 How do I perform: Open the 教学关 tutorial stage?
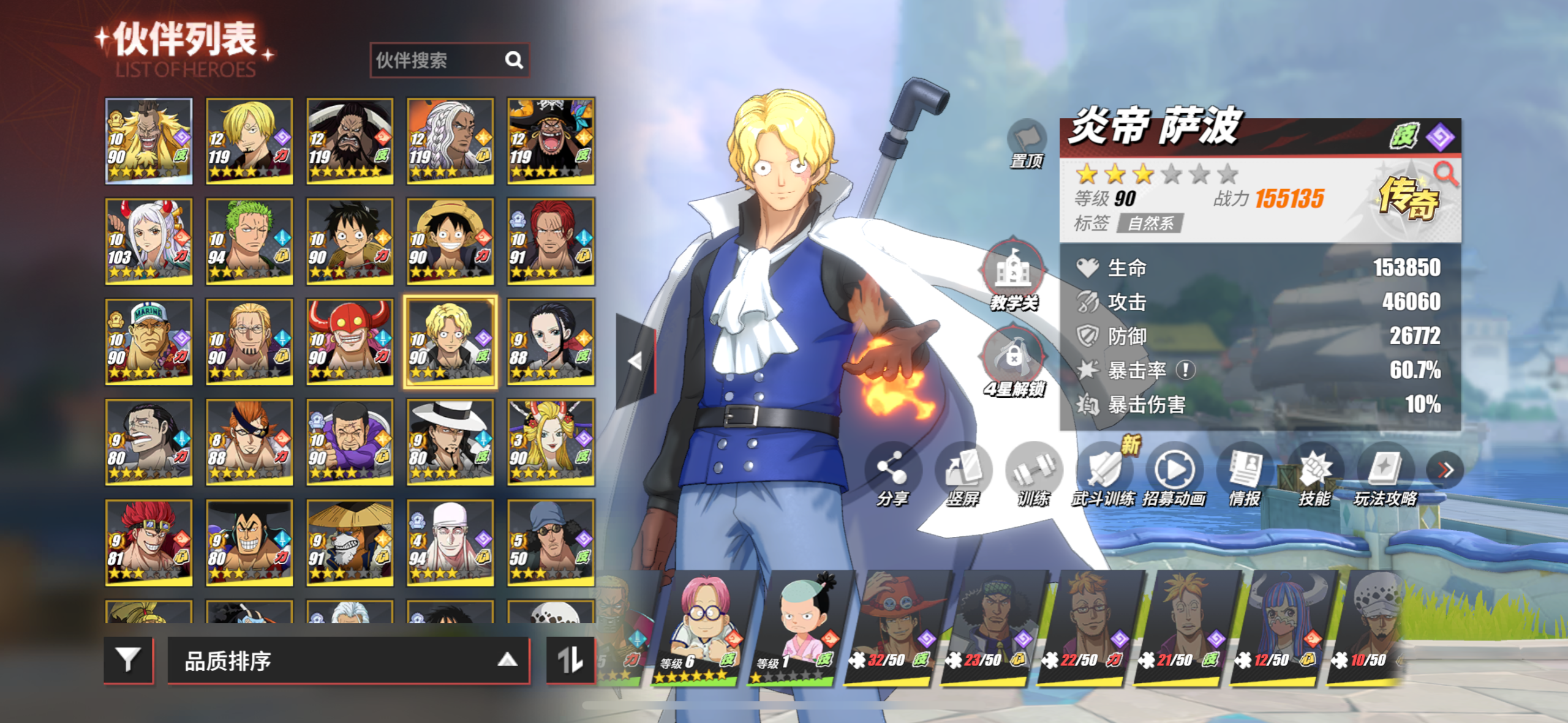click(1014, 274)
